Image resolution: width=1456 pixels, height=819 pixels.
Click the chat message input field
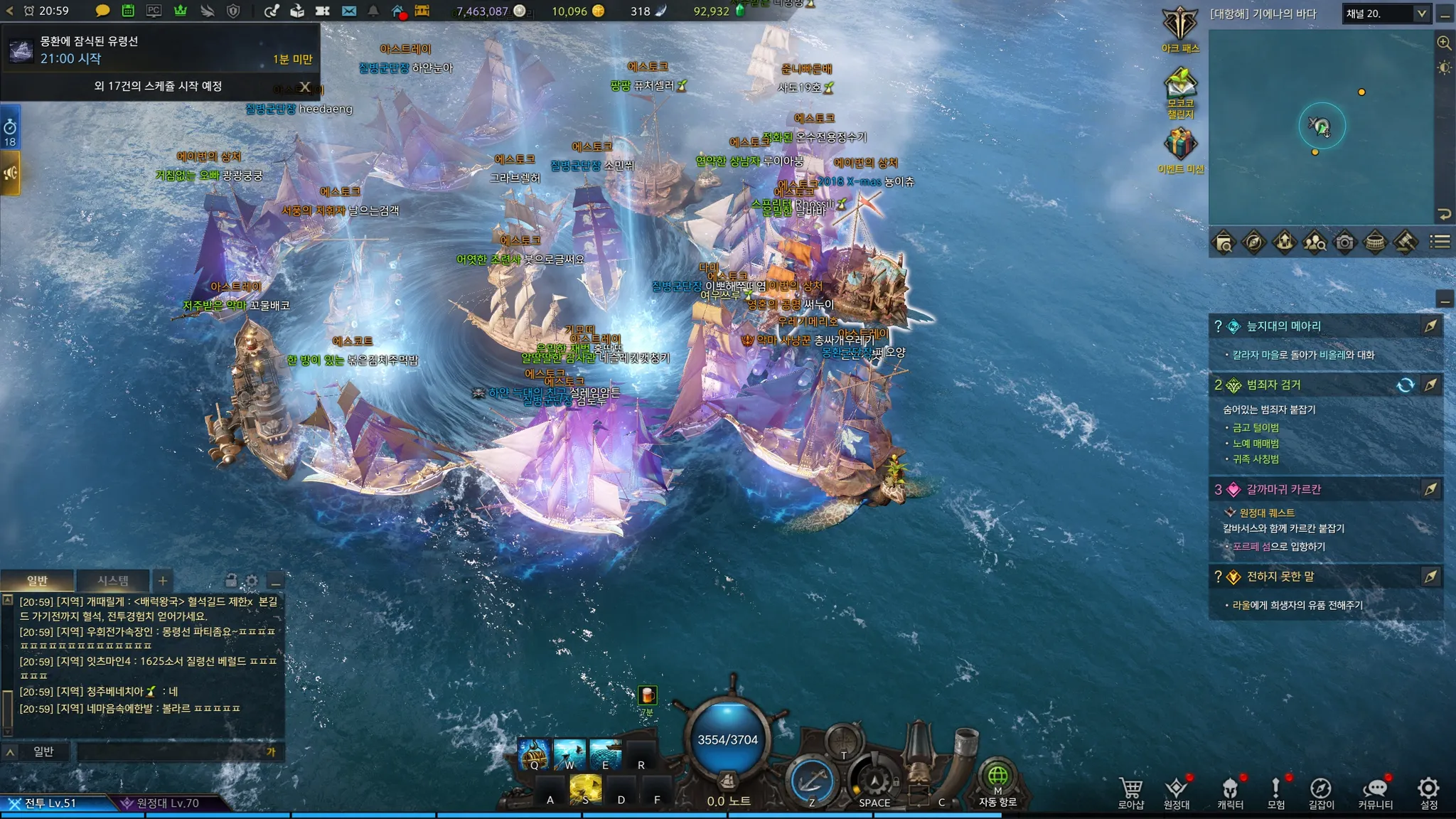171,751
